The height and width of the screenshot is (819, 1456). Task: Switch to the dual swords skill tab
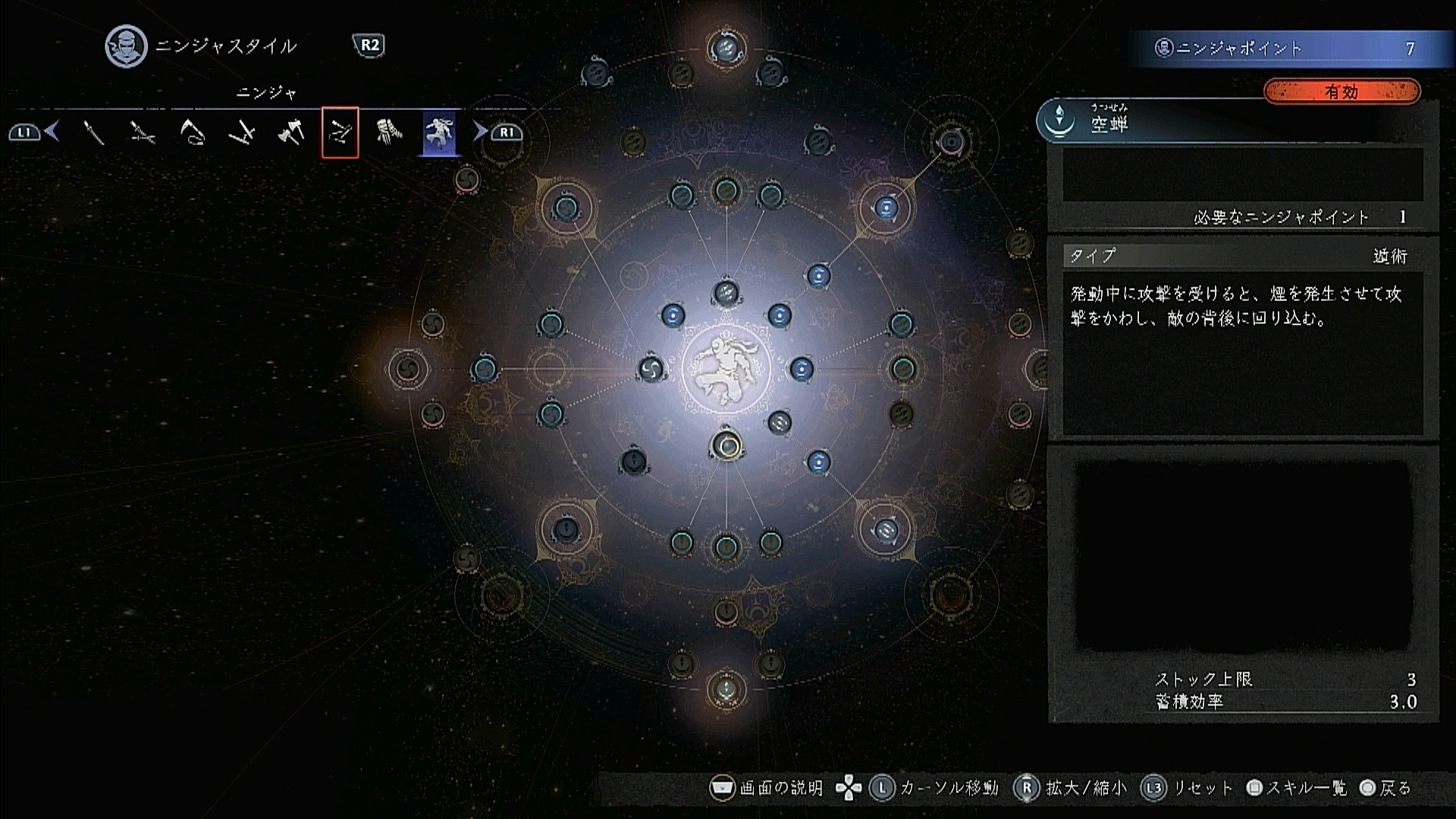(x=142, y=133)
